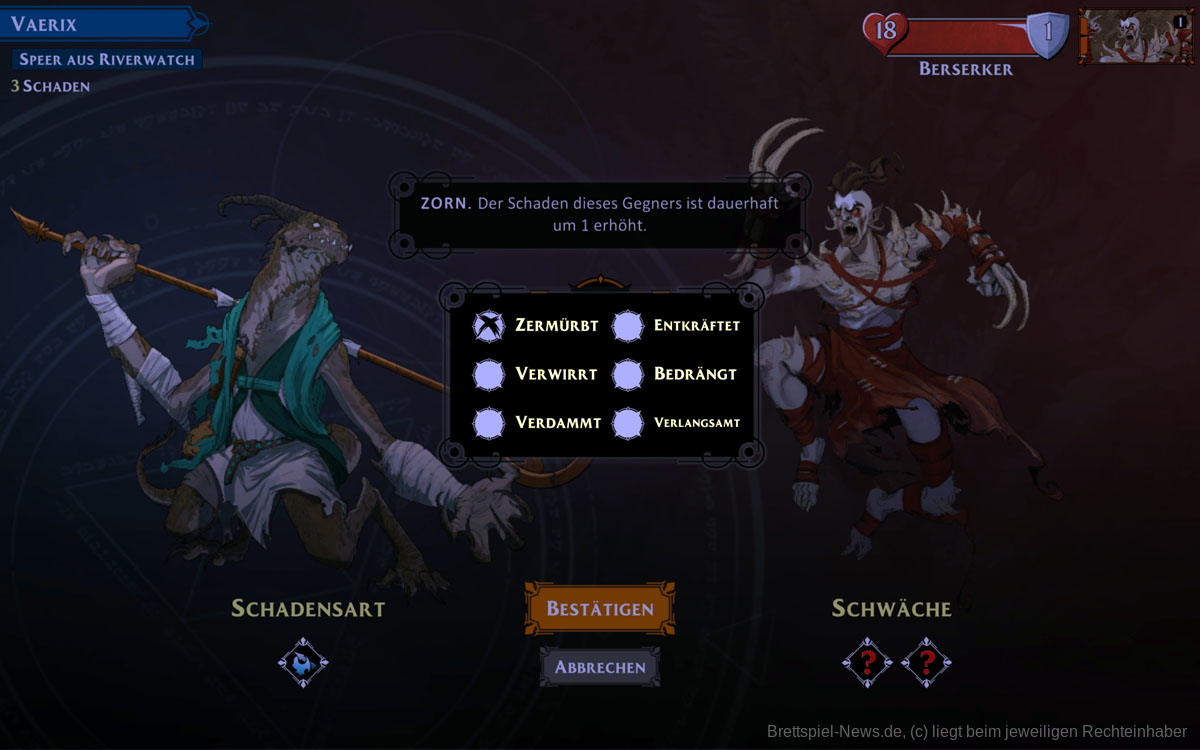Choose the Entkräftet status option

click(628, 326)
